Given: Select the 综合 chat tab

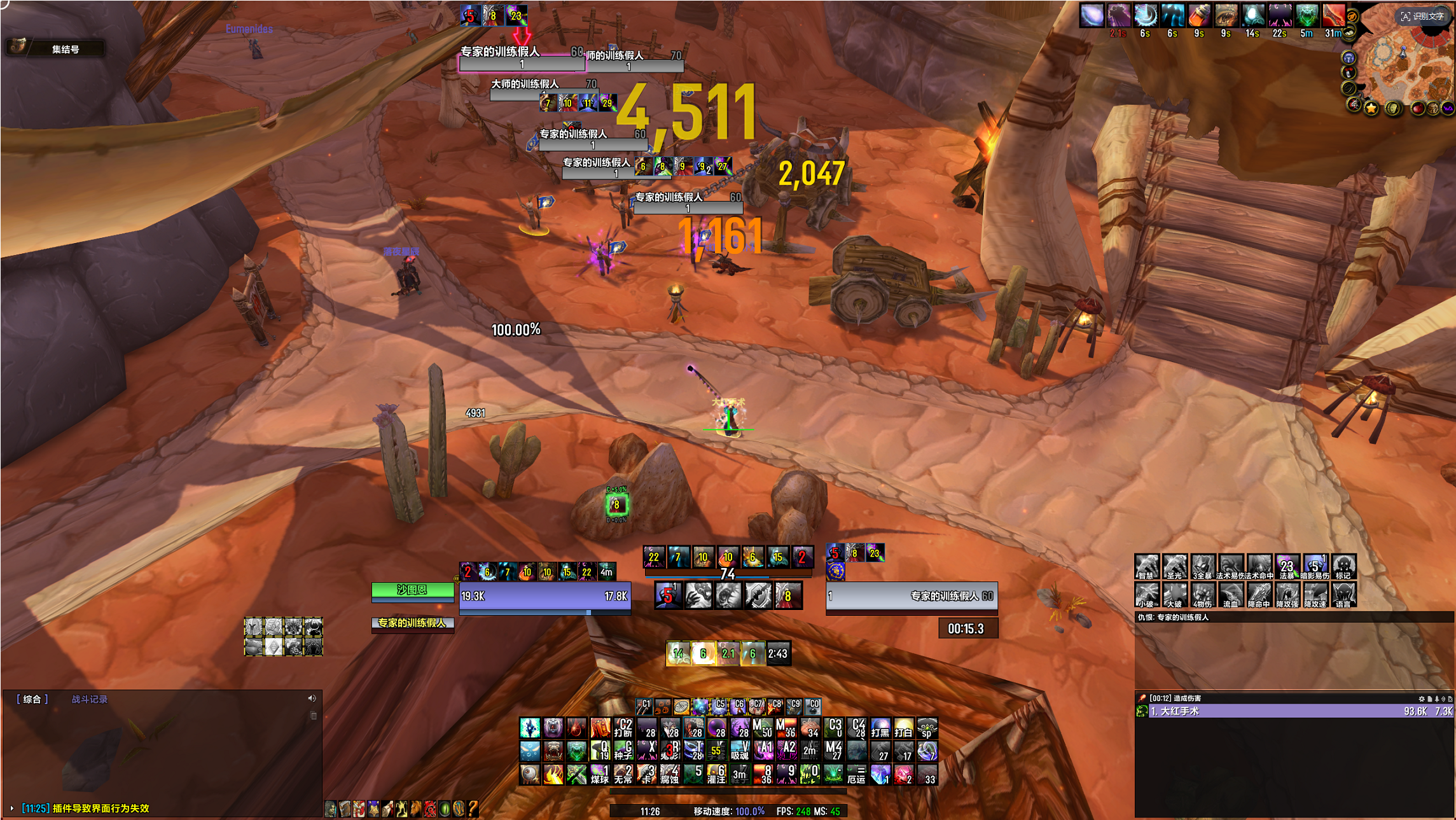Looking at the screenshot, I should 32,699.
